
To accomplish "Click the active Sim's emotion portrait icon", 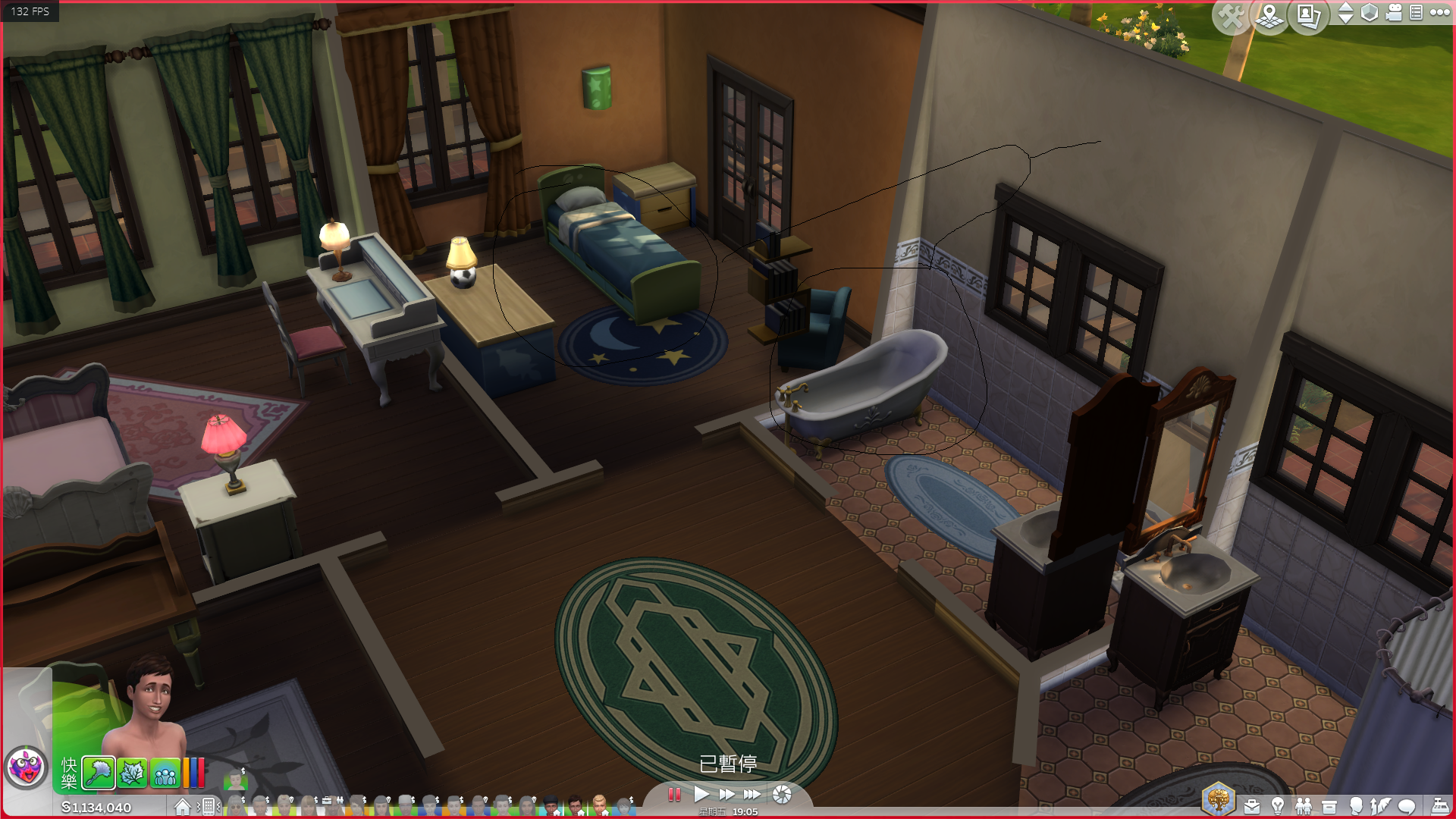I will [x=26, y=767].
